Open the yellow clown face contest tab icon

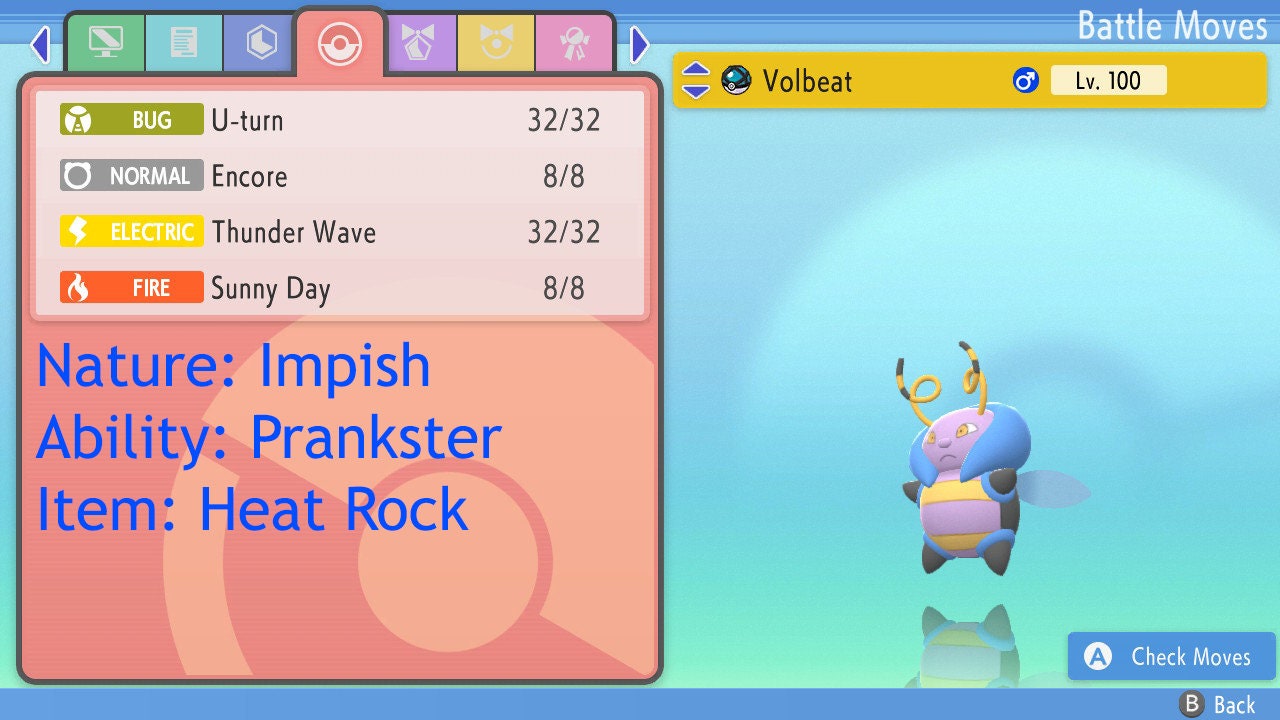click(496, 43)
